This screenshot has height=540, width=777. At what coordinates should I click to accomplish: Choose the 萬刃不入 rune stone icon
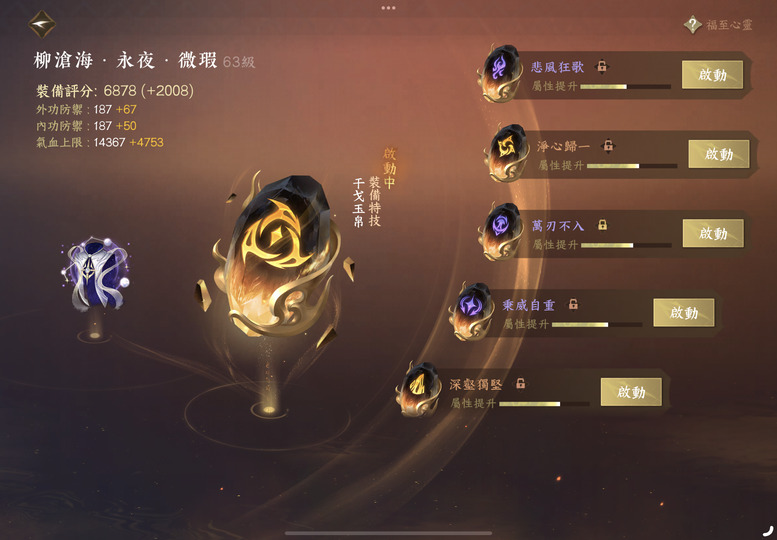pyautogui.click(x=499, y=229)
